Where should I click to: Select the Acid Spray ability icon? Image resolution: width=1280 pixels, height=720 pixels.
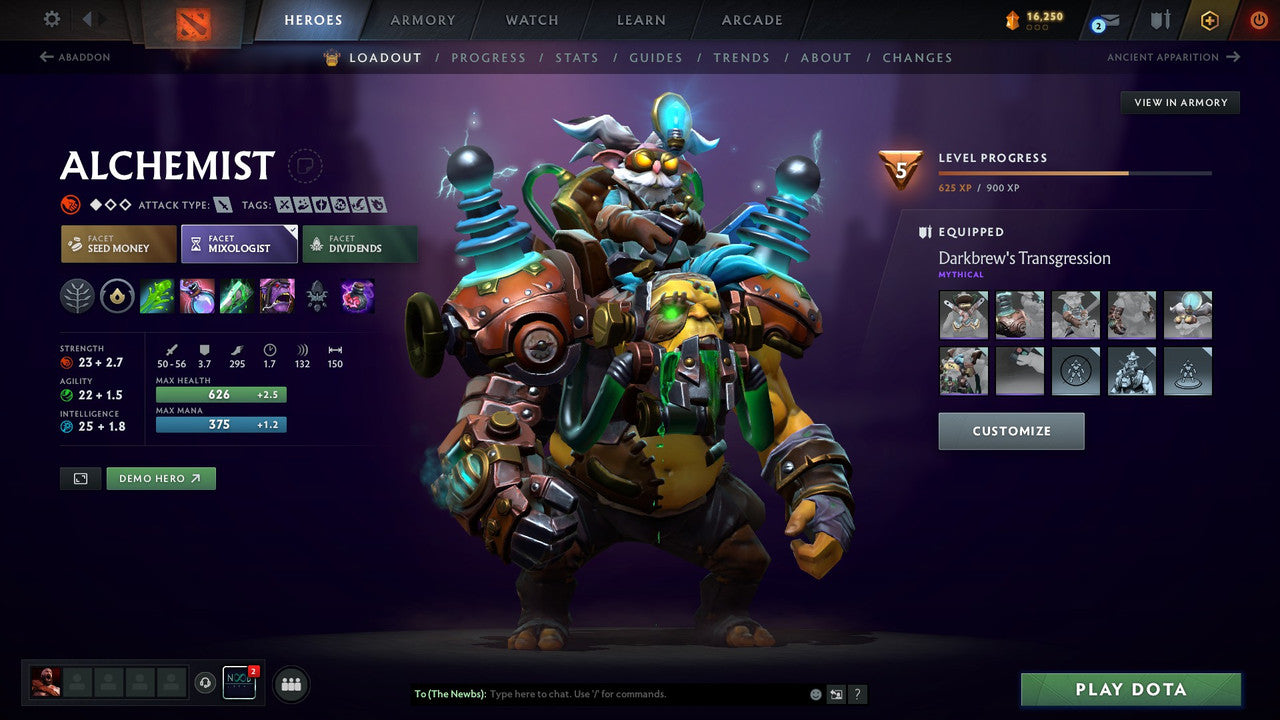coord(157,295)
